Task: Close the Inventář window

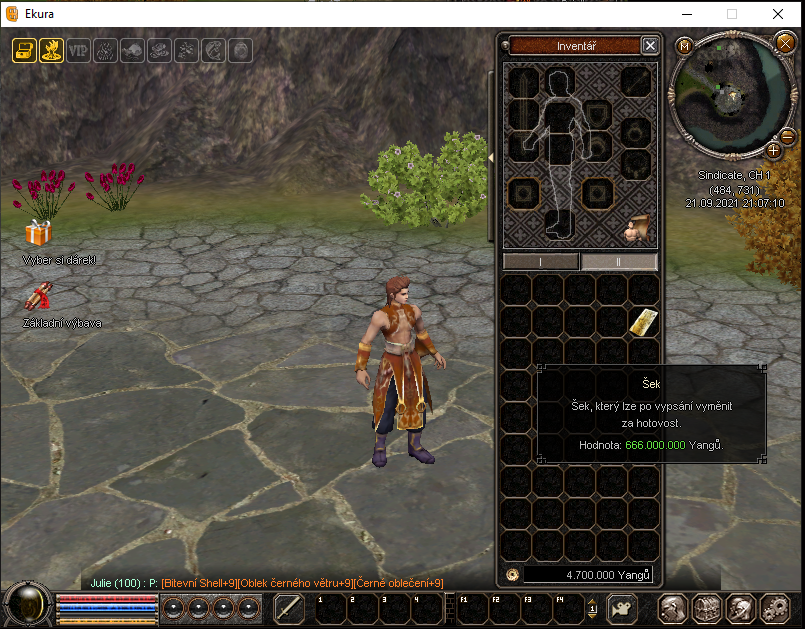Action: (650, 45)
